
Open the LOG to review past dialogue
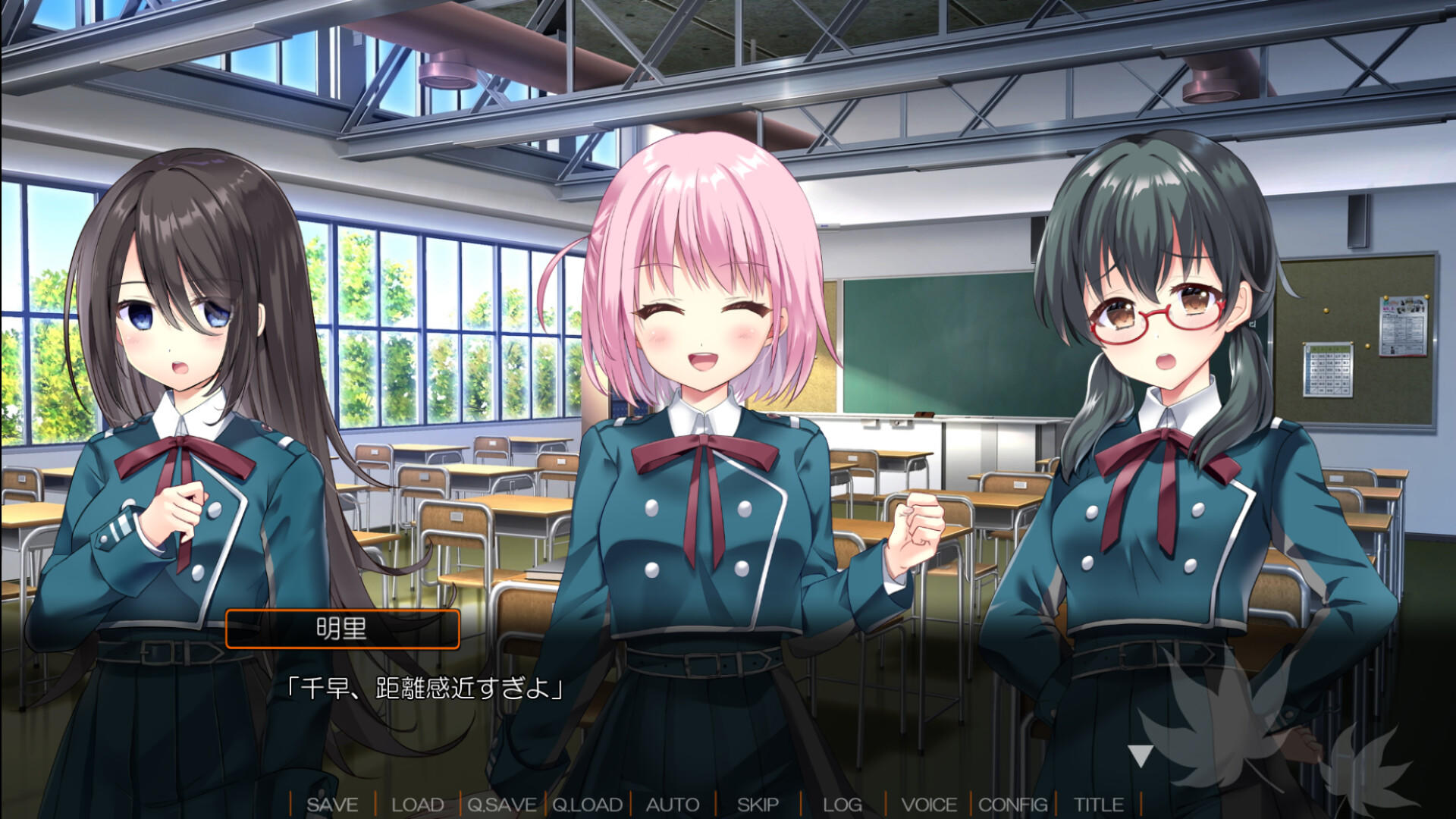point(843,805)
